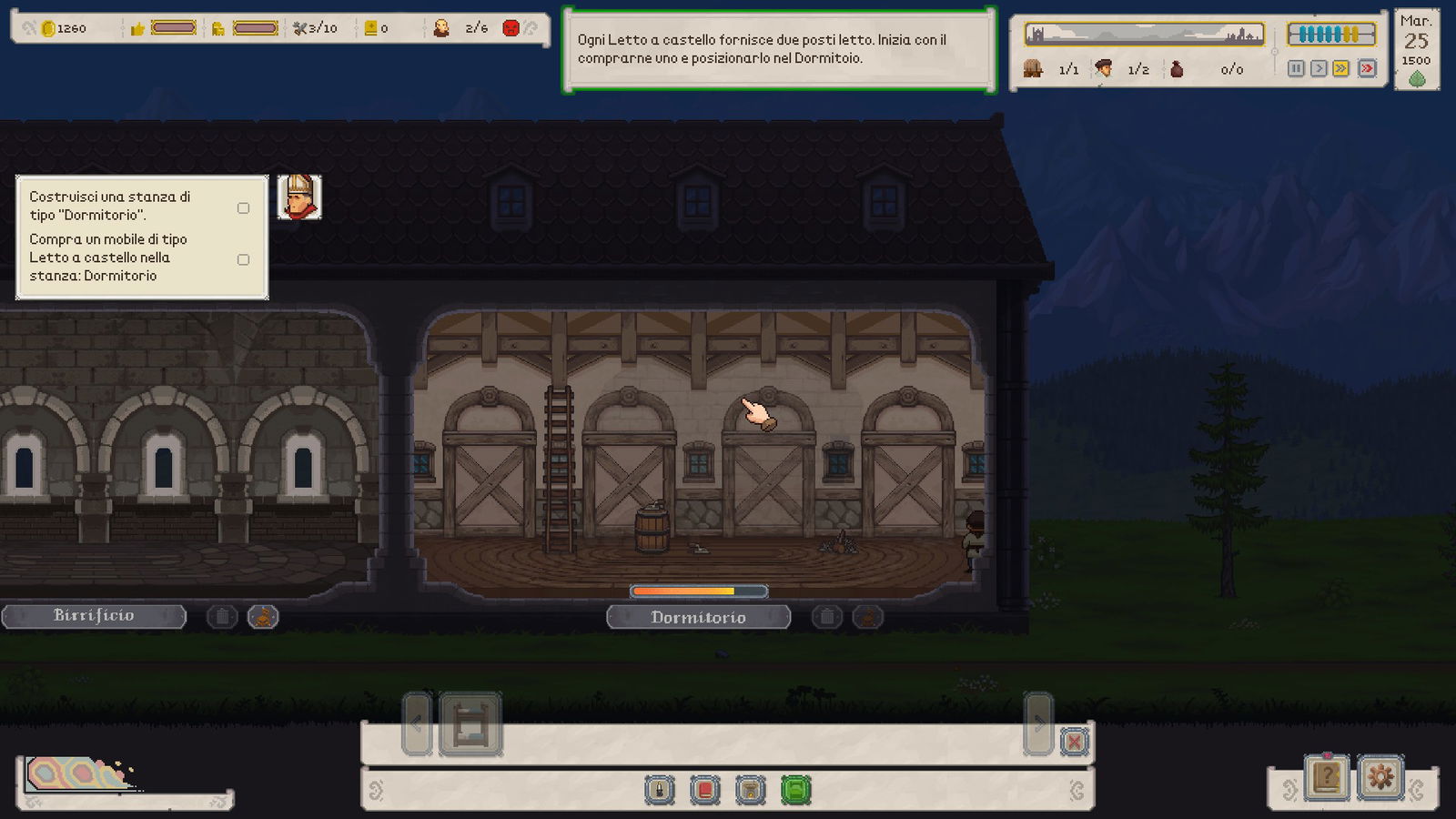Set the yellow fast-forward speed
This screenshot has height=819, width=1456.
(1341, 68)
